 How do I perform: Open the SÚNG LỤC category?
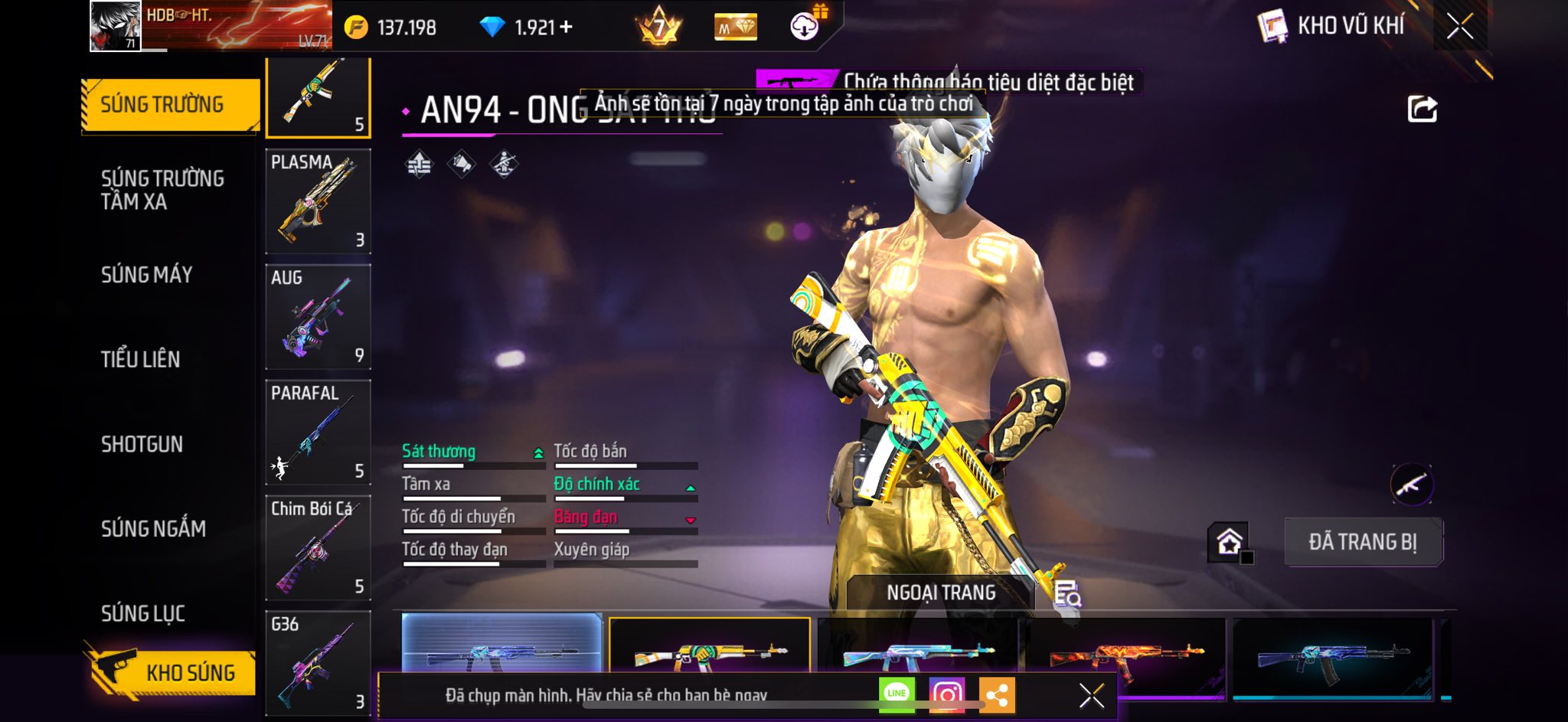click(143, 613)
